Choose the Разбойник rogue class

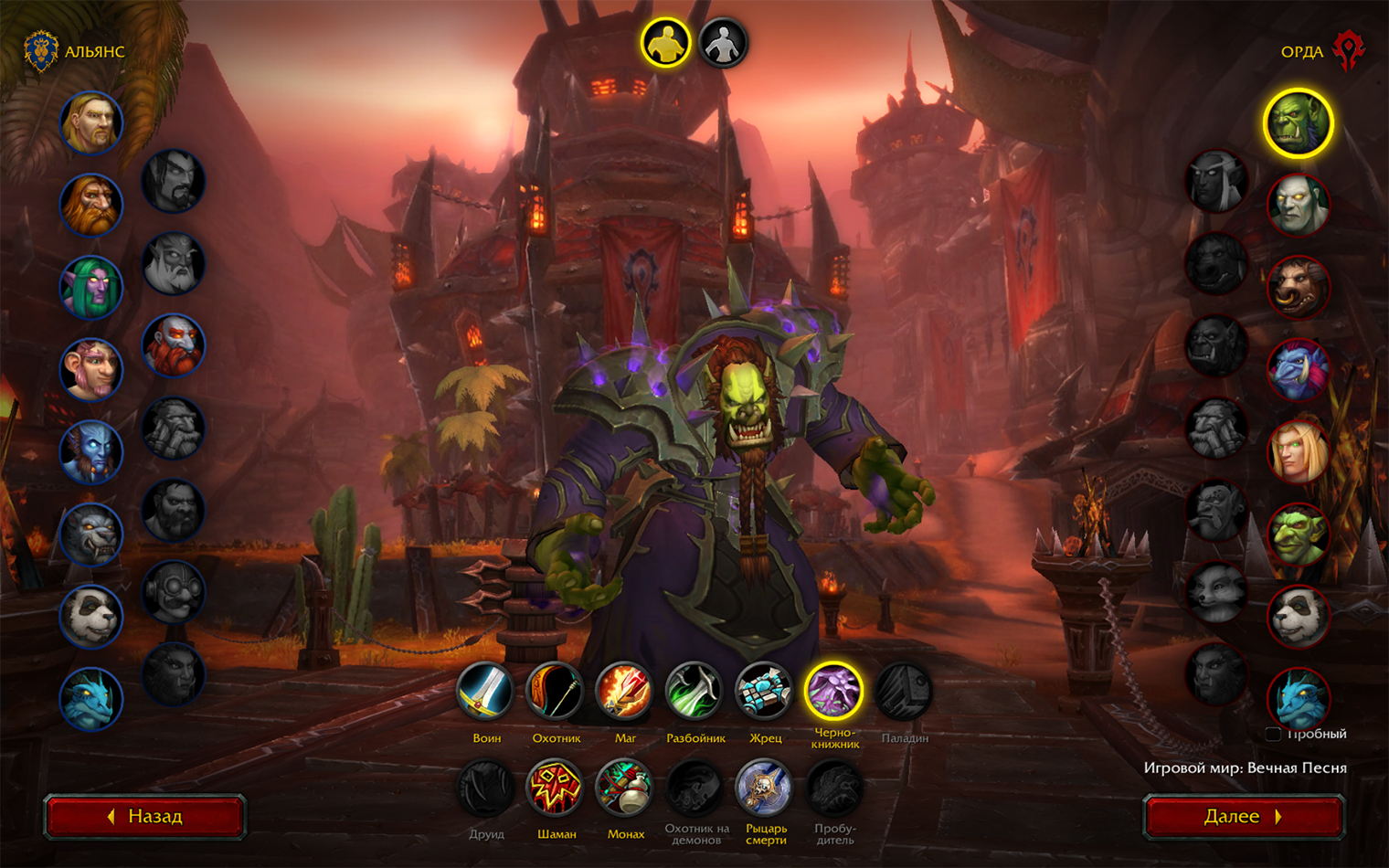pyautogui.click(x=694, y=691)
